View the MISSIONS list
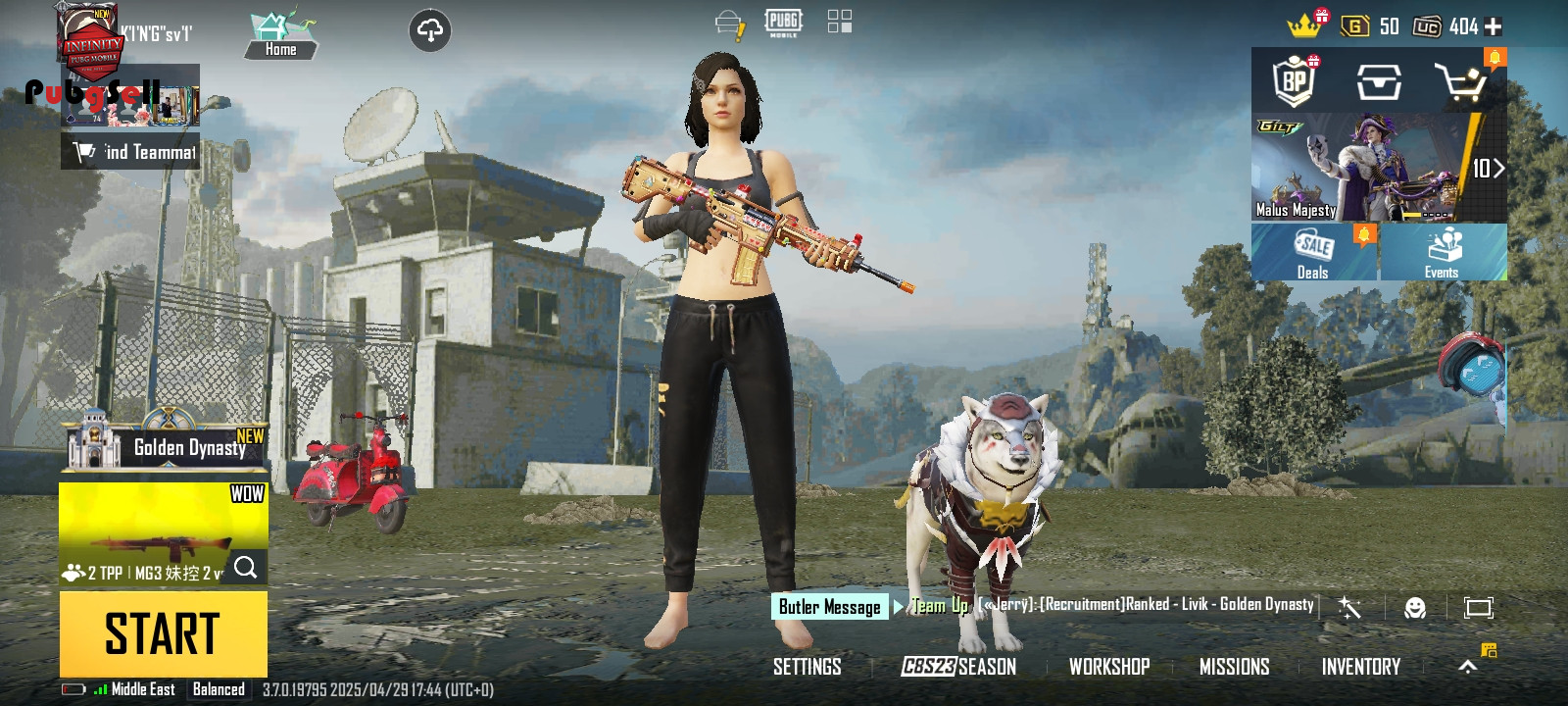The image size is (1568, 706). [1234, 667]
